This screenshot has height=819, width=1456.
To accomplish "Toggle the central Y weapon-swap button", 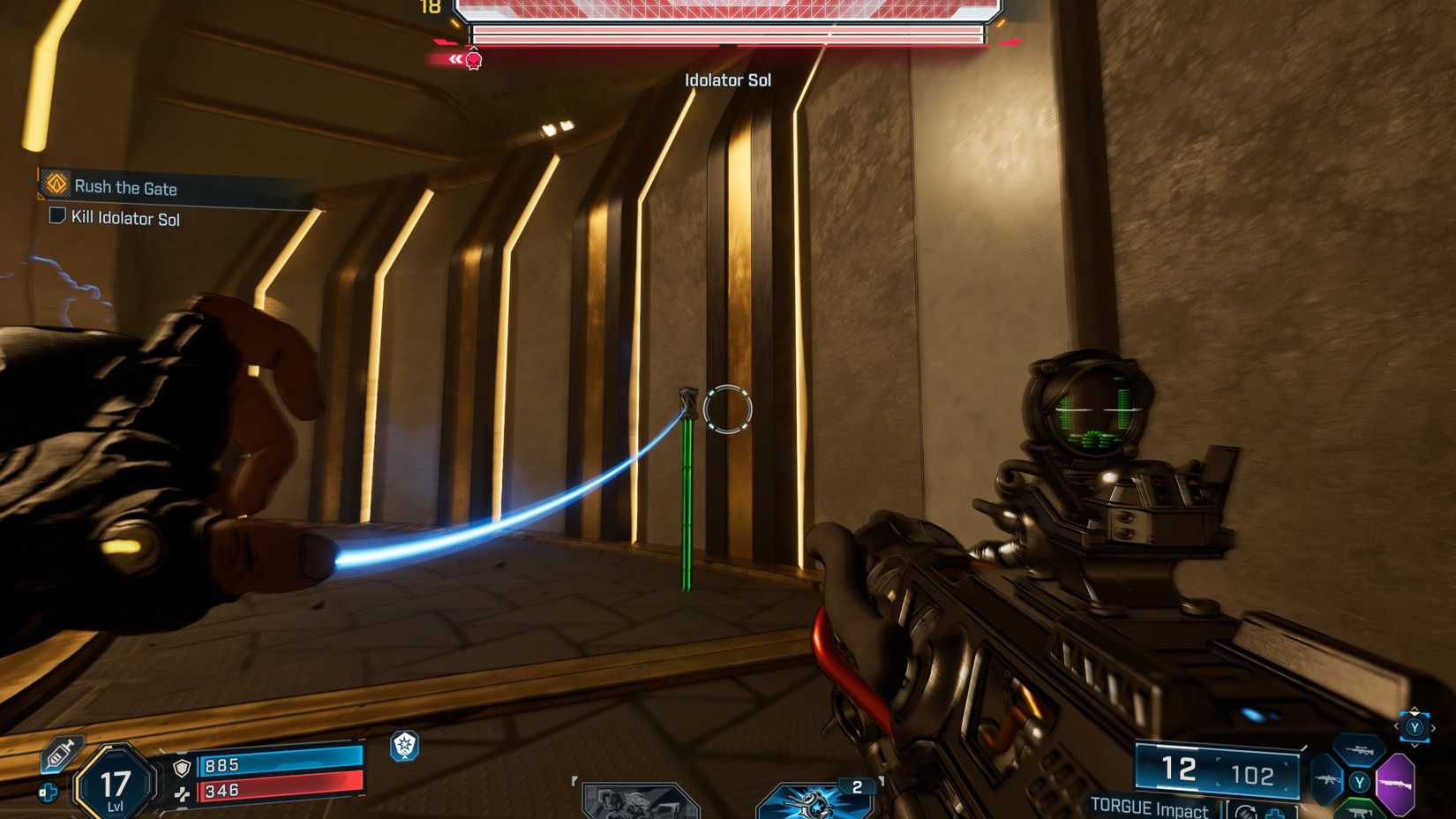I will click(1360, 782).
